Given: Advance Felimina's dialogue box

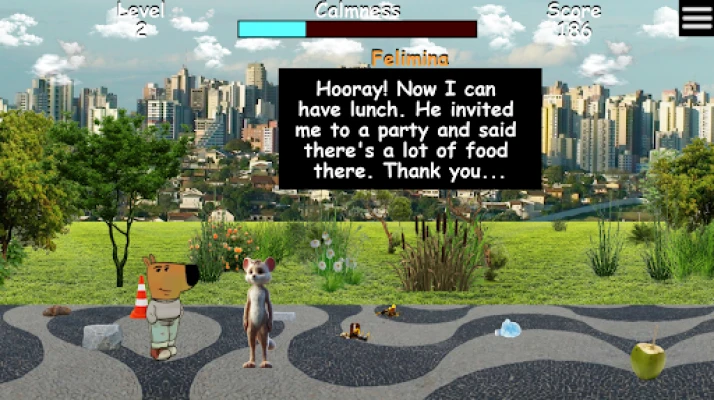Looking at the screenshot, I should 410,128.
